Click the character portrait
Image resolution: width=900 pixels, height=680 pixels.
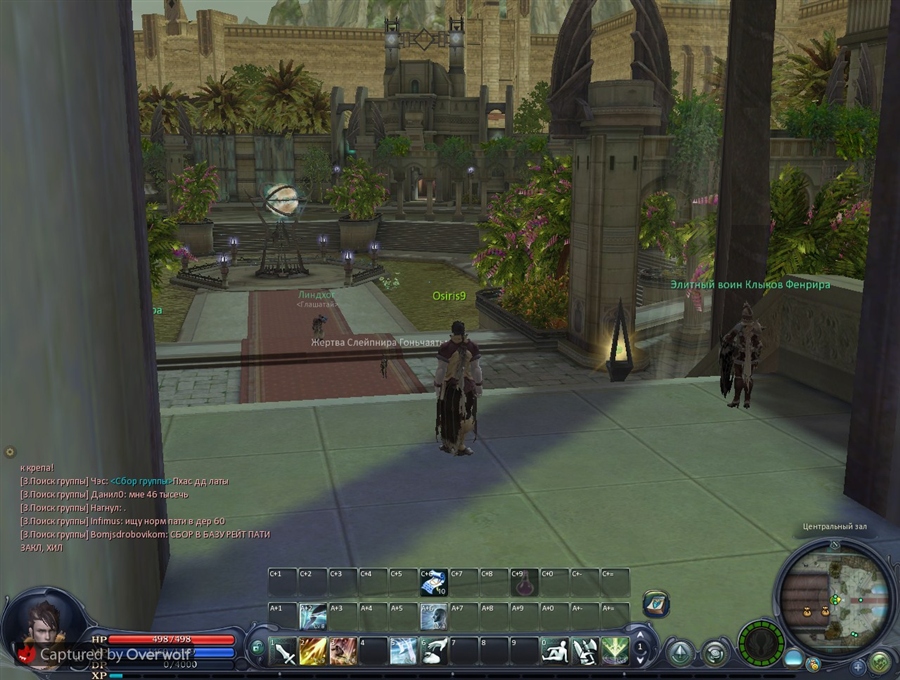coord(42,626)
